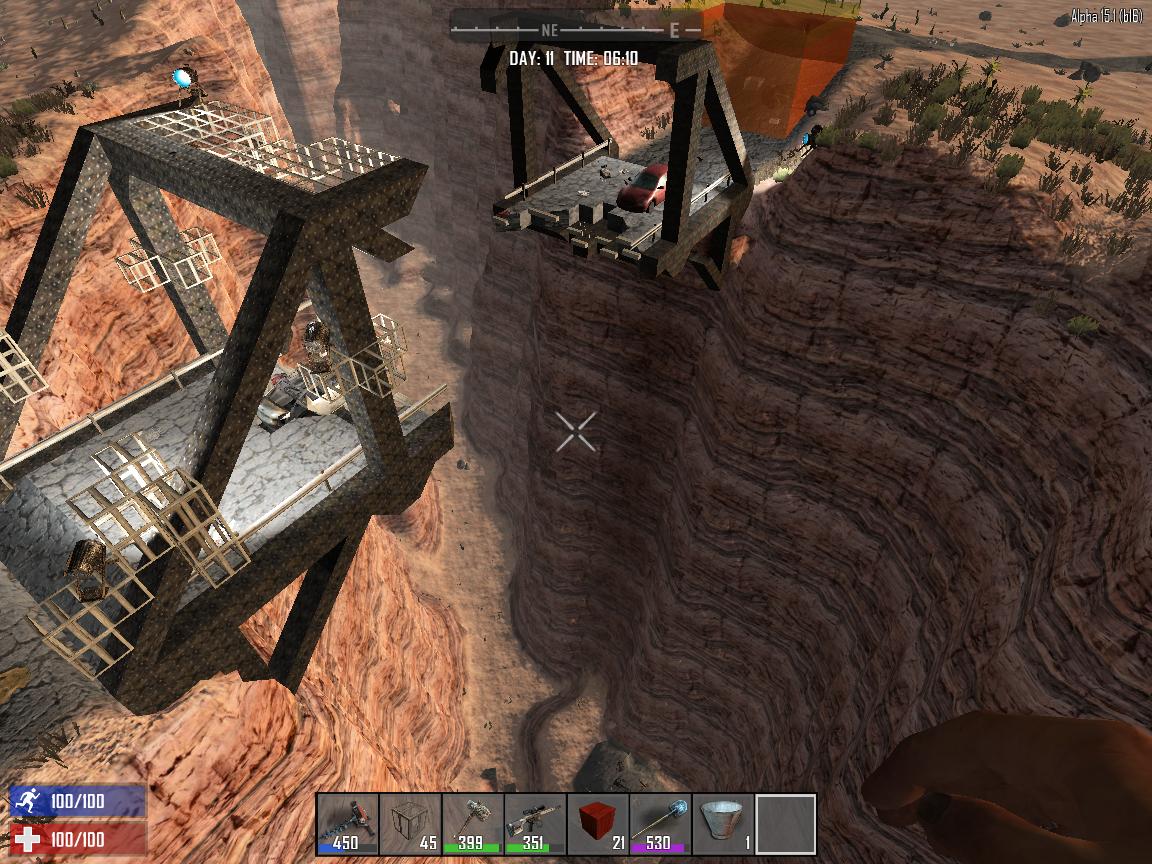Select the wood frame block stack
This screenshot has height=864, width=1152.
coord(410,825)
